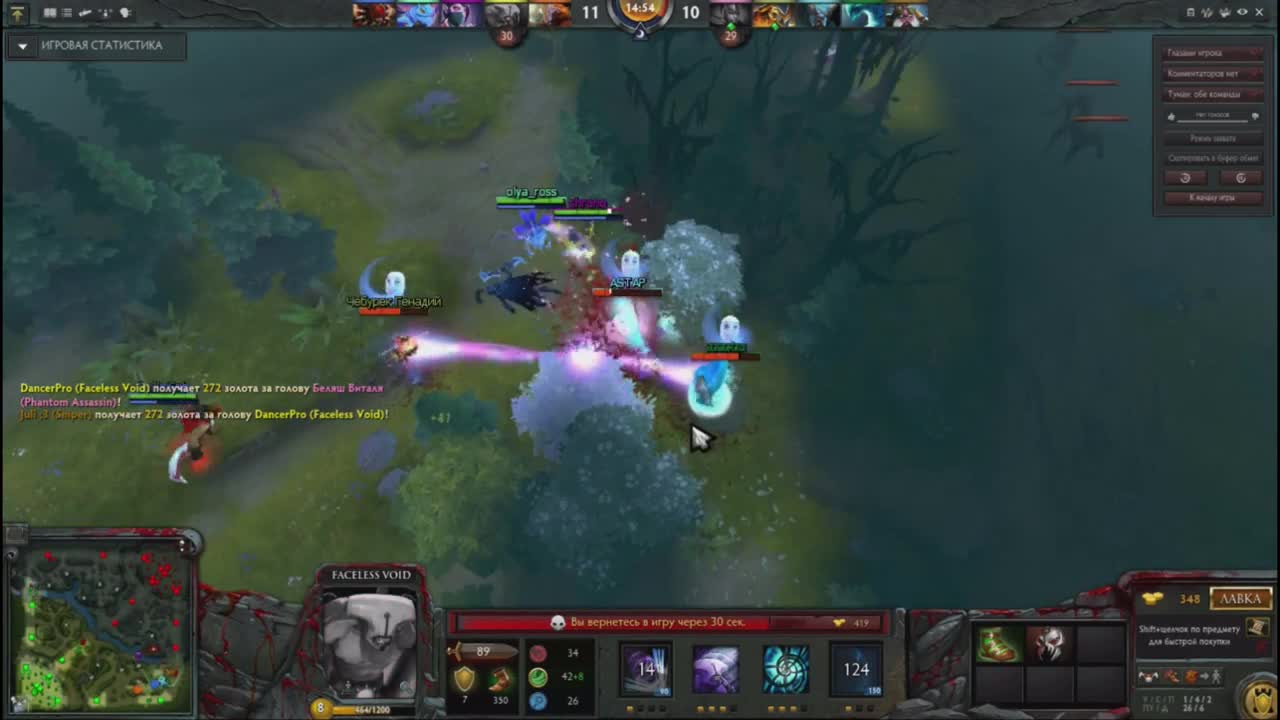Image resolution: width=1280 pixels, height=720 pixels.
Task: Open the ЛАВКА shop tab
Action: 1239,598
